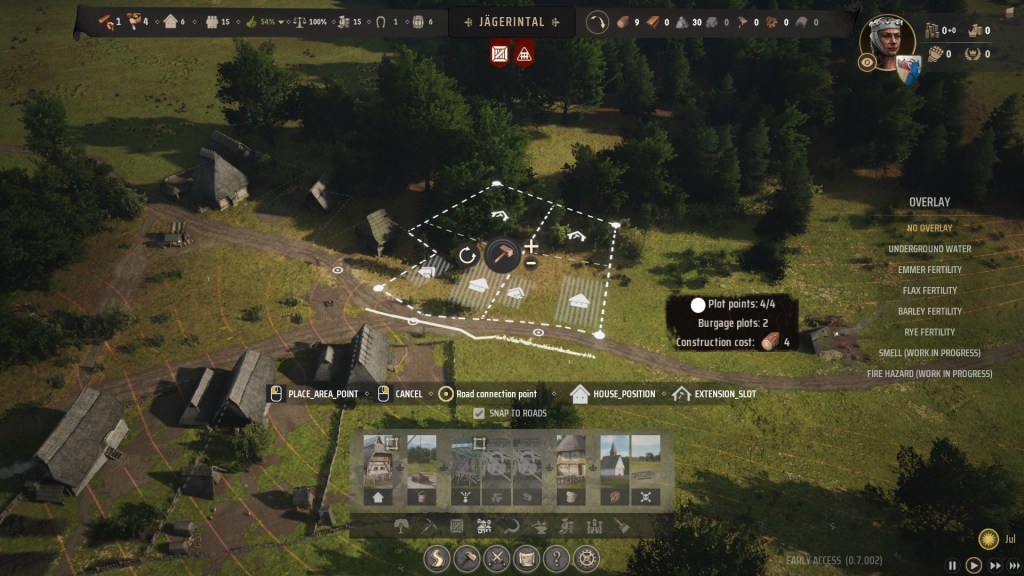Confirm the burgage plot with the hammer button

pos(502,255)
